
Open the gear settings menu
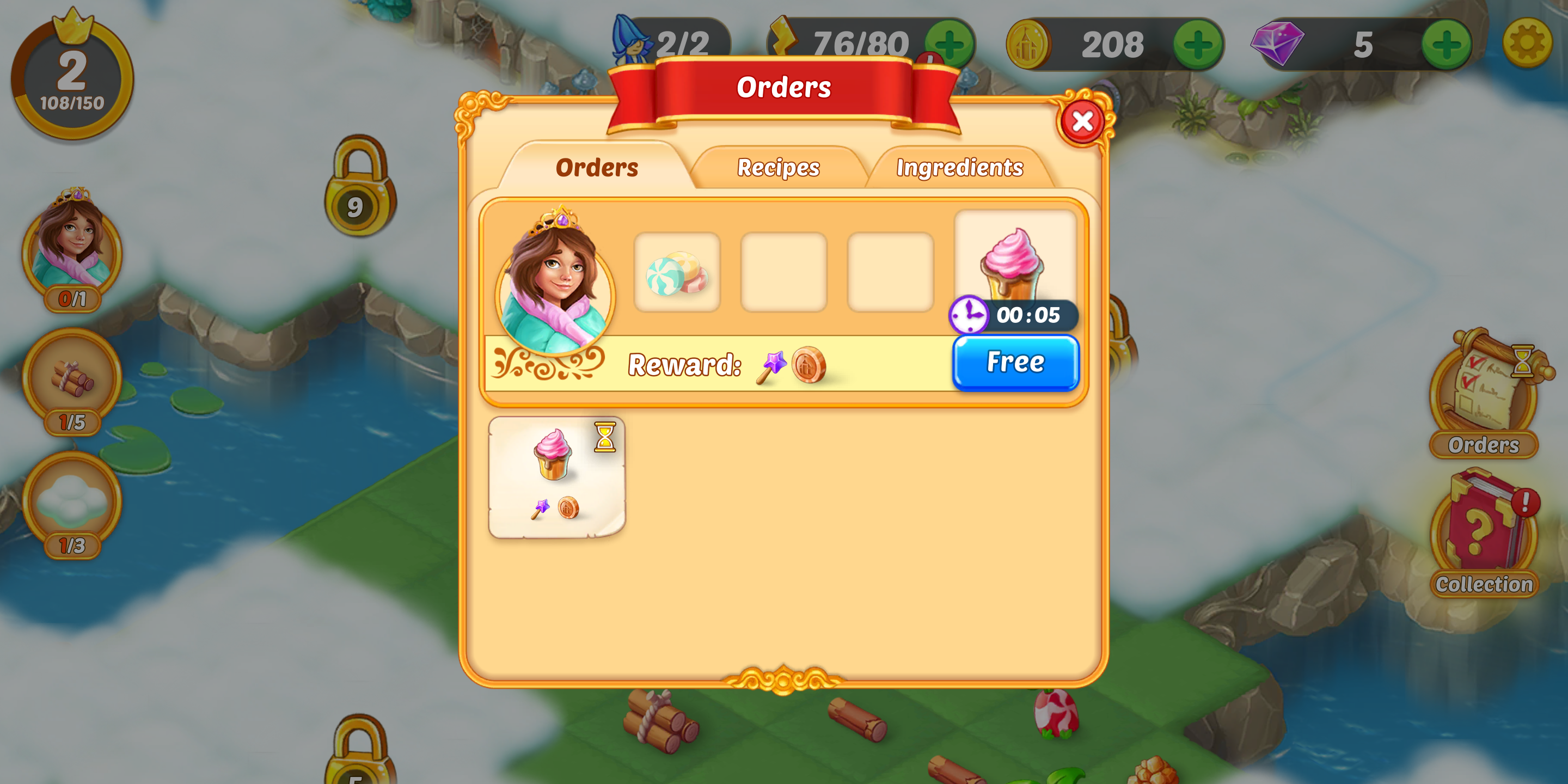1526,42
